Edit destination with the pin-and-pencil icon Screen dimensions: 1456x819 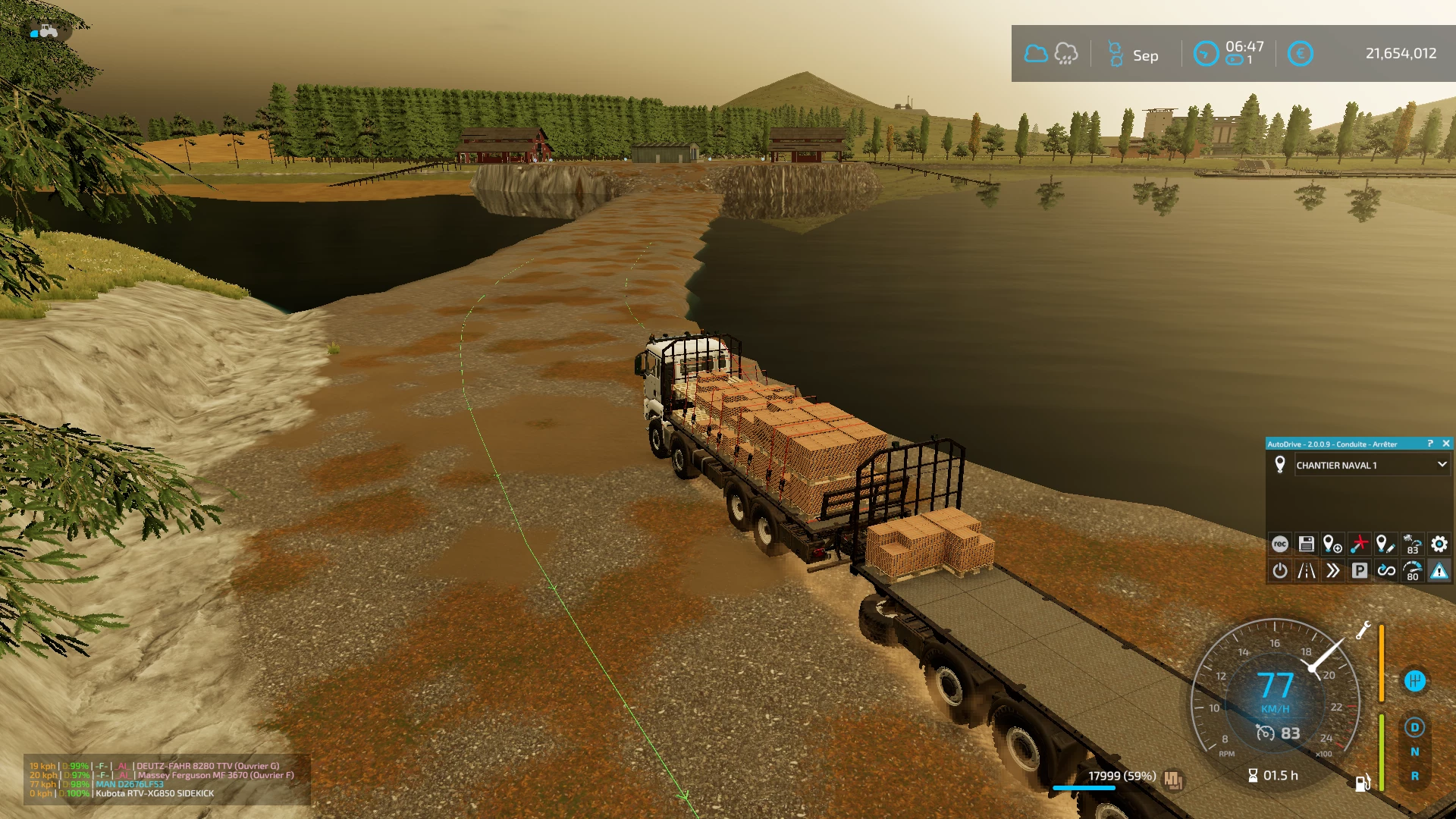click(1385, 544)
